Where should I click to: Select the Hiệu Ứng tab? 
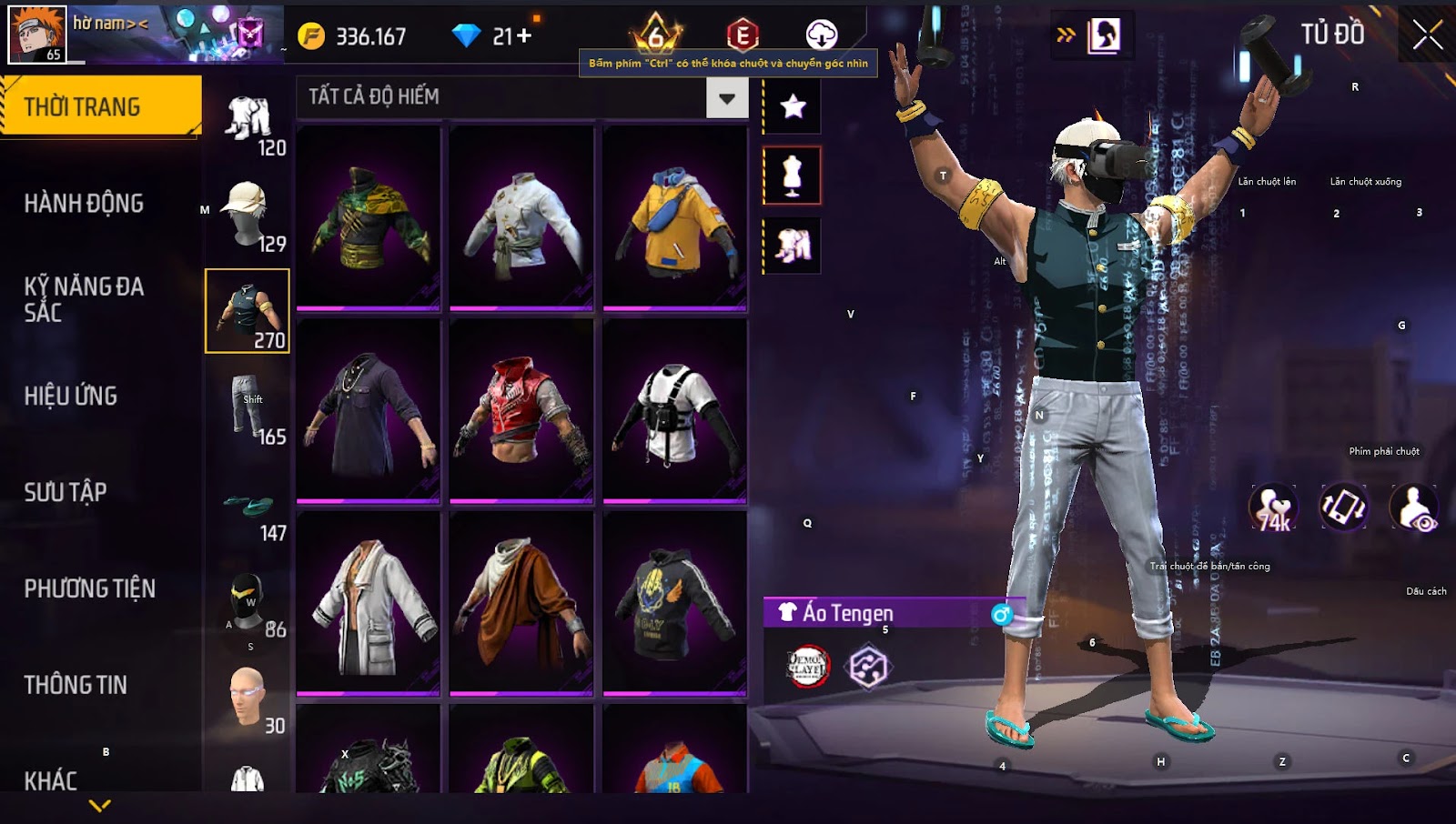click(71, 397)
